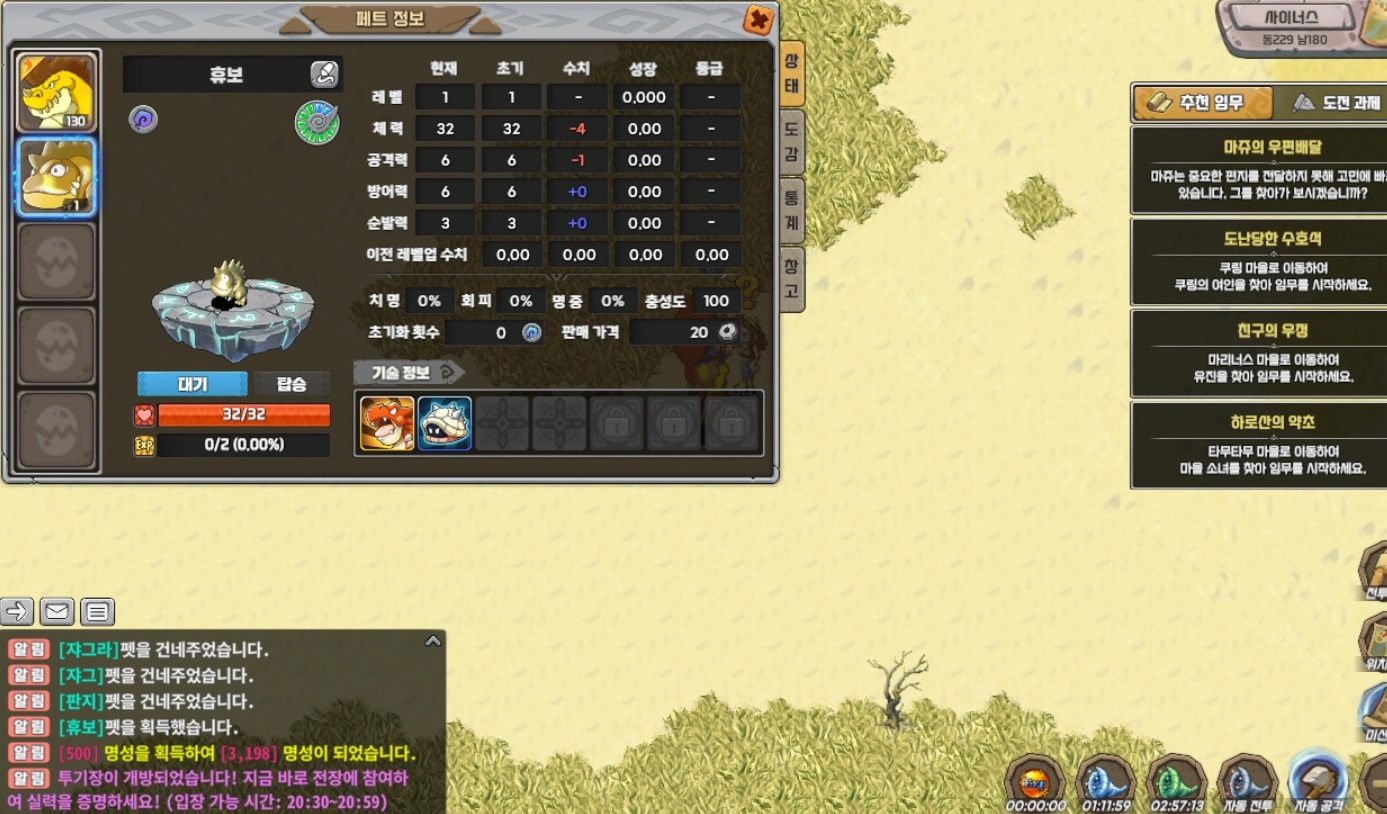Click the rename icon beside 휴보
This screenshot has height=814, width=1387.
coord(324,73)
